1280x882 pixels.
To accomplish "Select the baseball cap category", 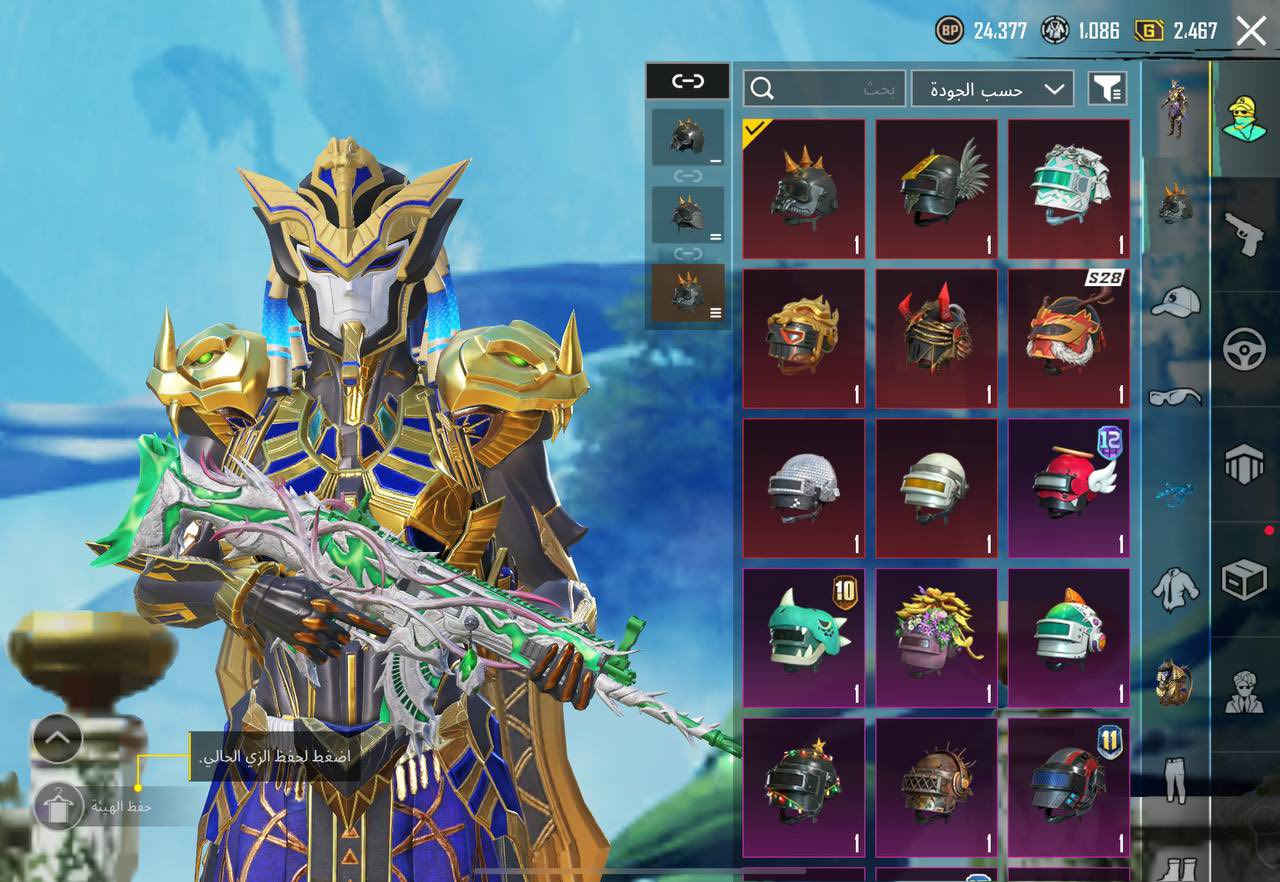I will pyautogui.click(x=1175, y=301).
